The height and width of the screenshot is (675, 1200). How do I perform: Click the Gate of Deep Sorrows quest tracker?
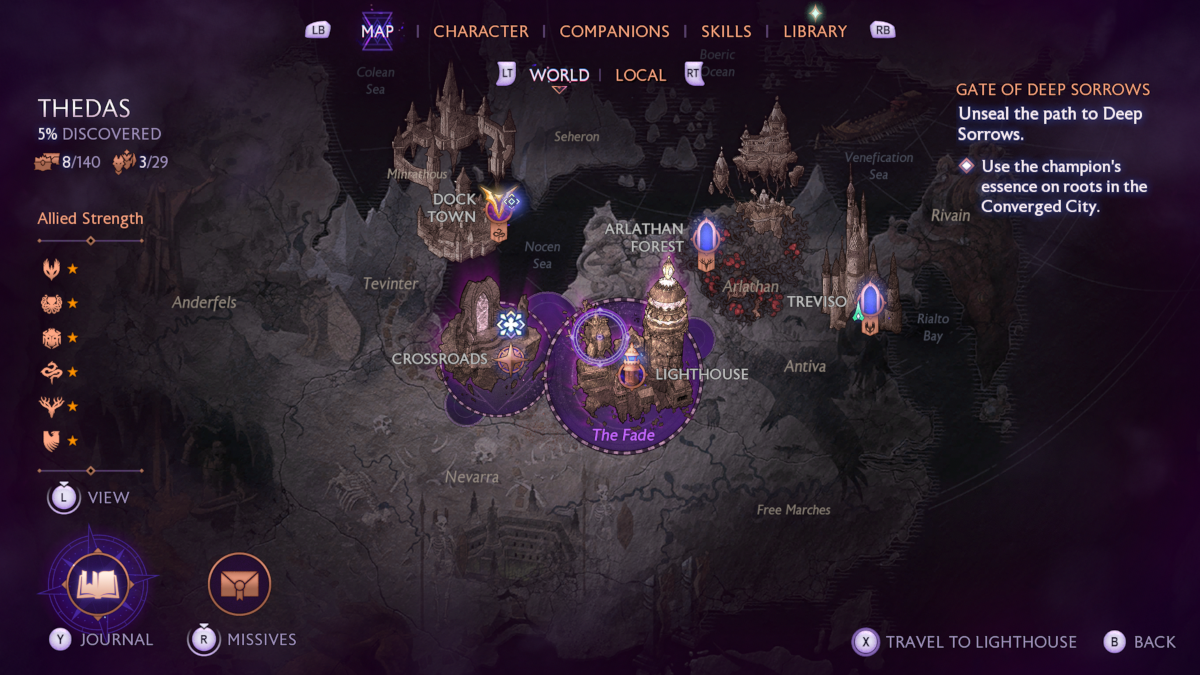pos(1052,89)
